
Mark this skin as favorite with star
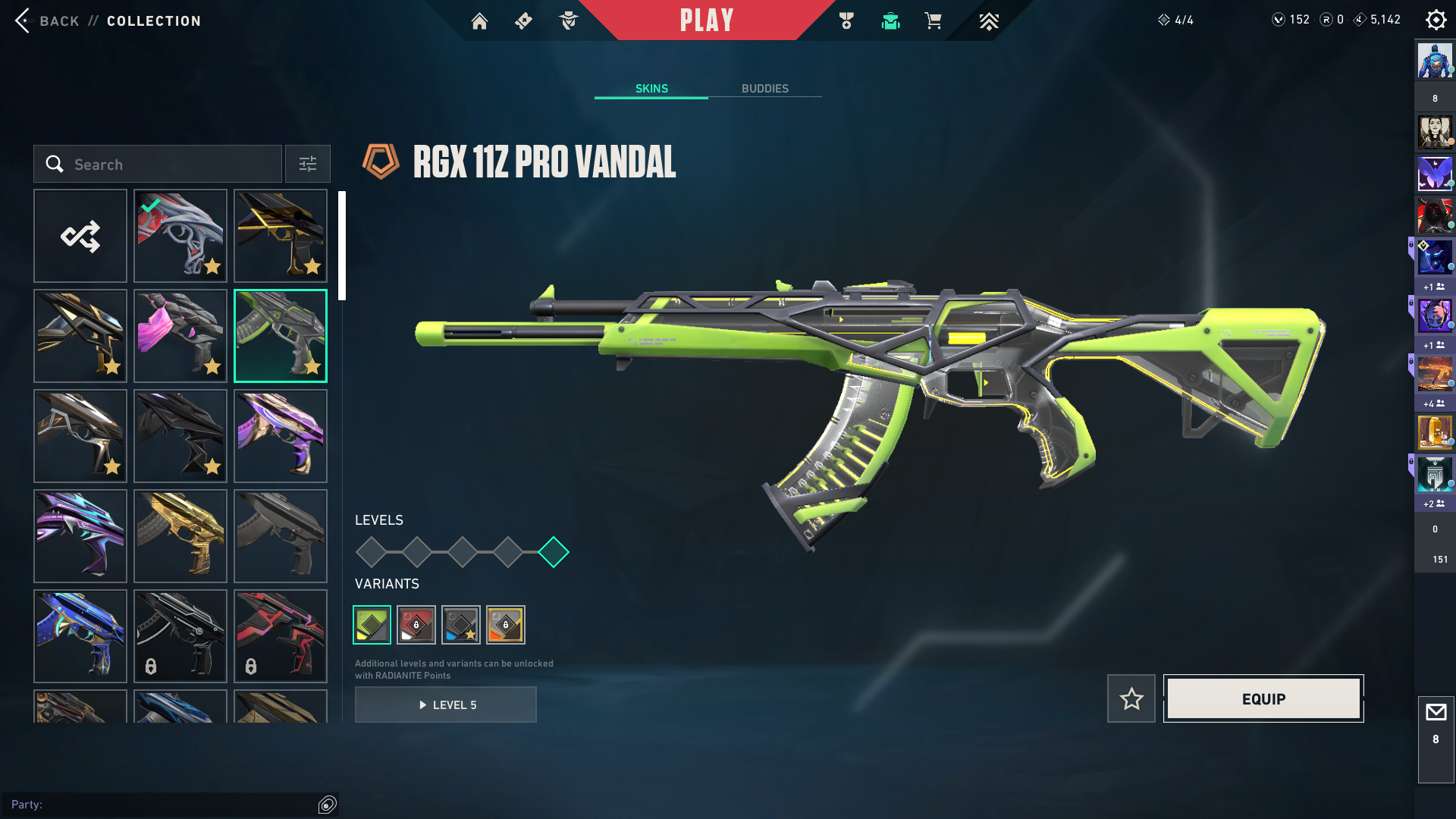click(1131, 698)
